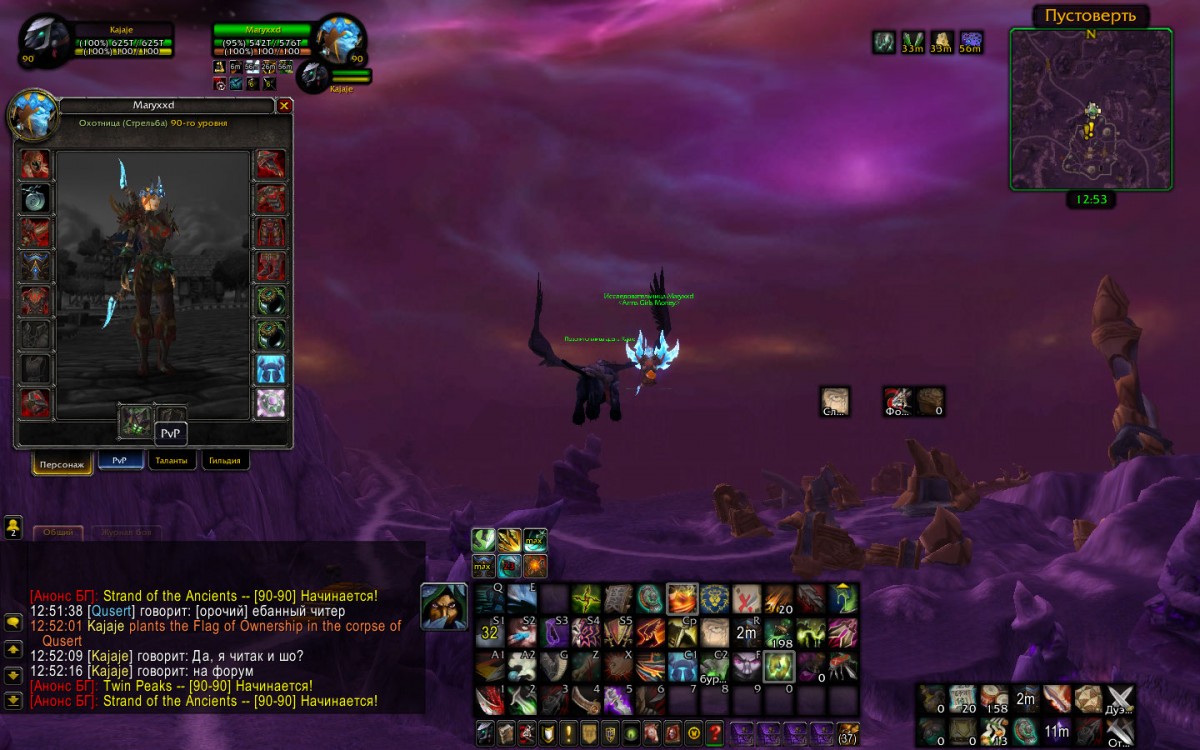Image resolution: width=1200 pixels, height=750 pixels.
Task: Open the Таланты tab
Action: click(172, 460)
